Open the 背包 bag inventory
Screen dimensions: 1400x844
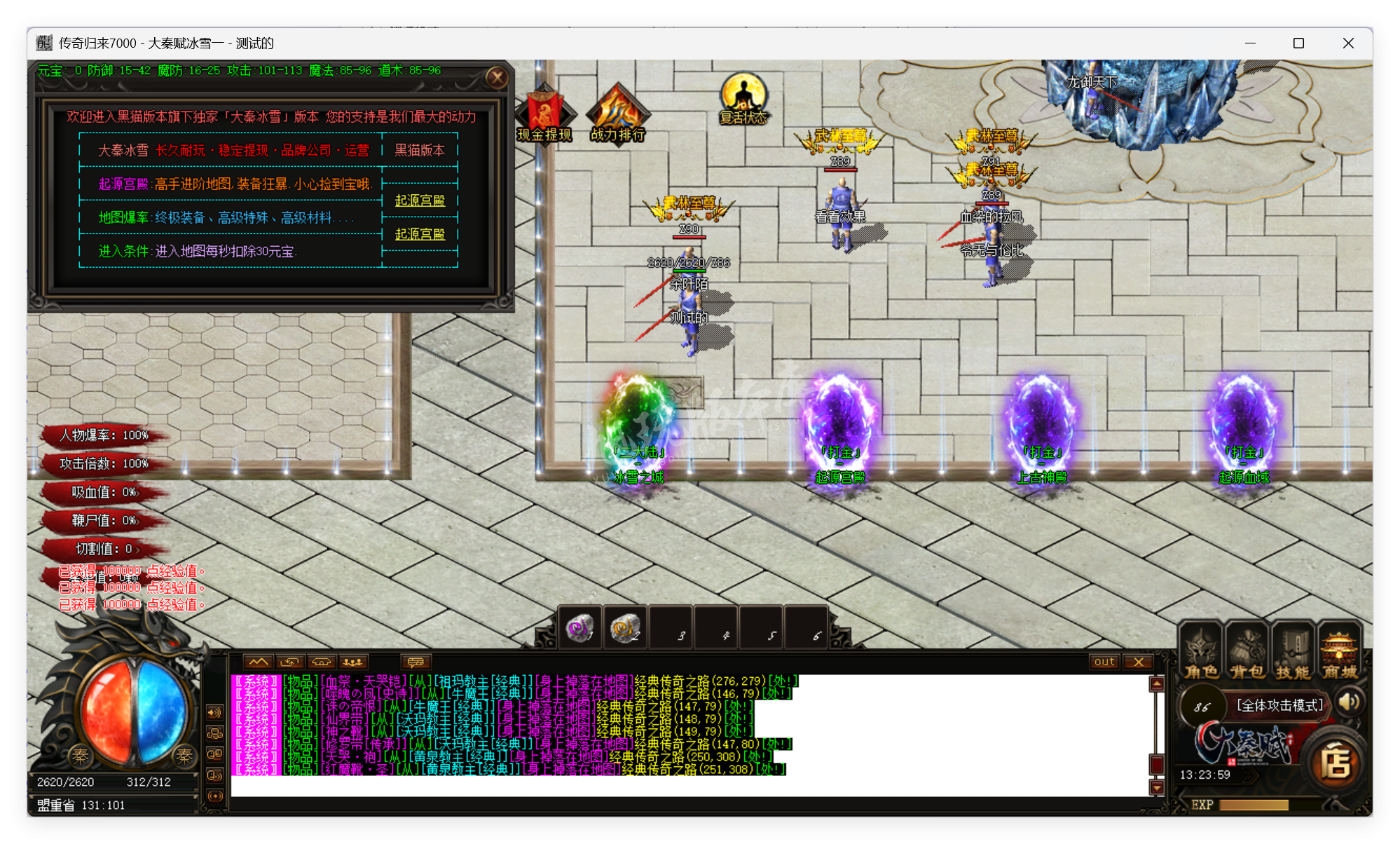(1247, 653)
